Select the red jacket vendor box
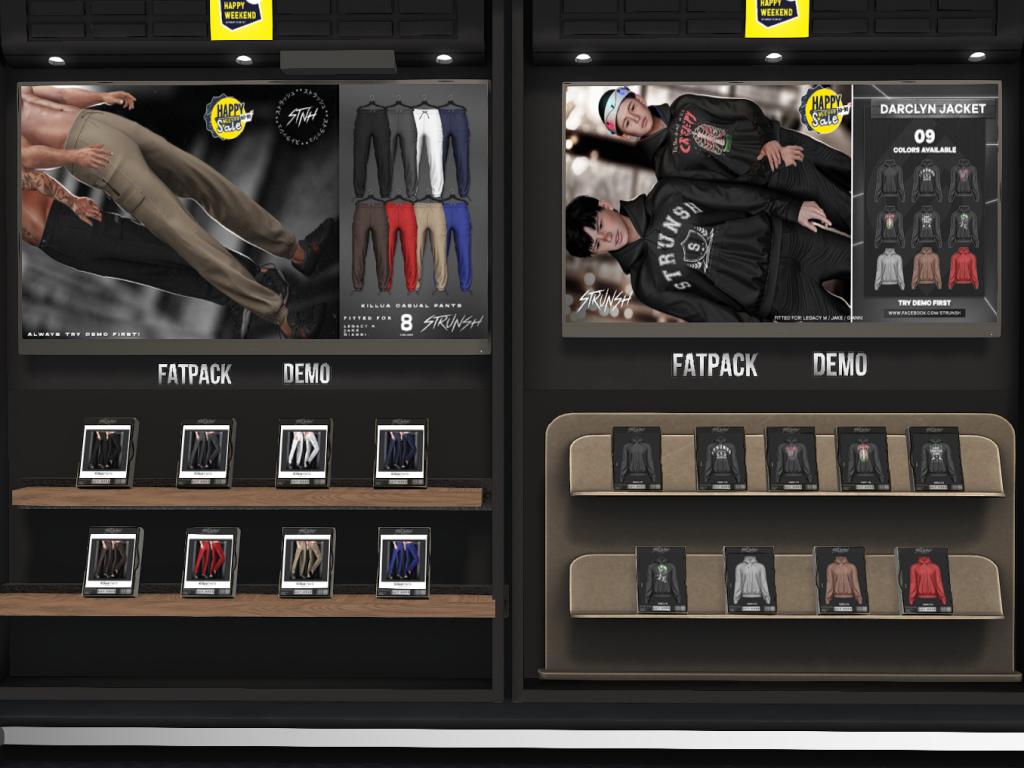 coord(923,580)
